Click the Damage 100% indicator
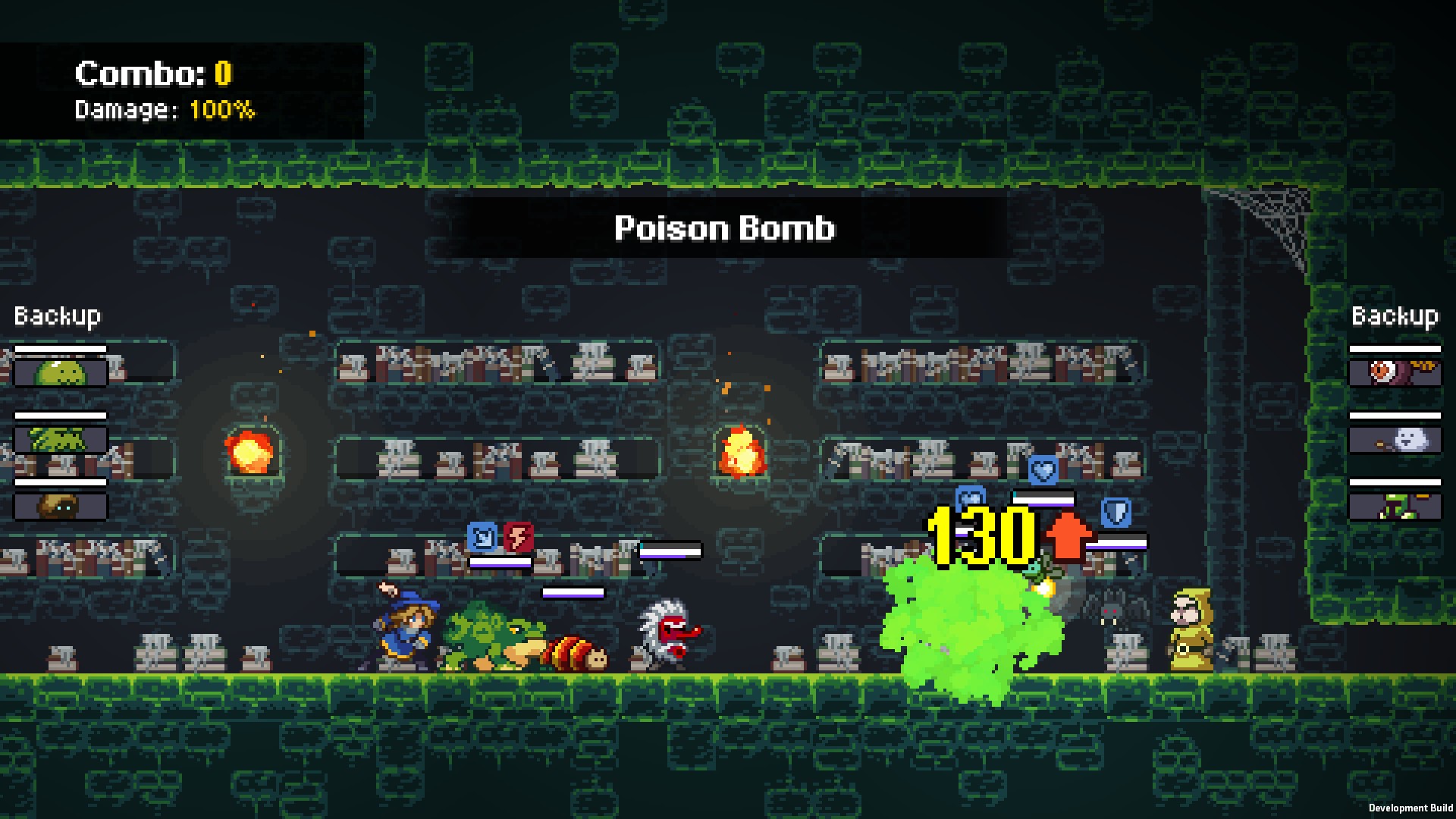 (x=163, y=111)
